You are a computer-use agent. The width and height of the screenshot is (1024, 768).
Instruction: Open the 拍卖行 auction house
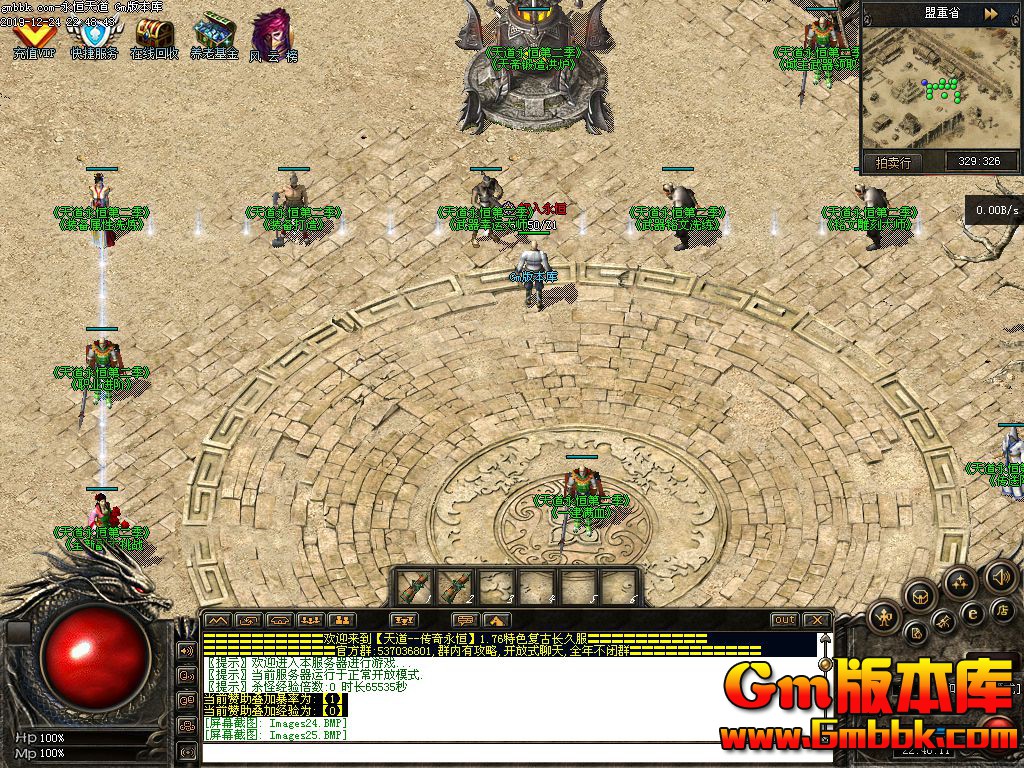(x=892, y=162)
